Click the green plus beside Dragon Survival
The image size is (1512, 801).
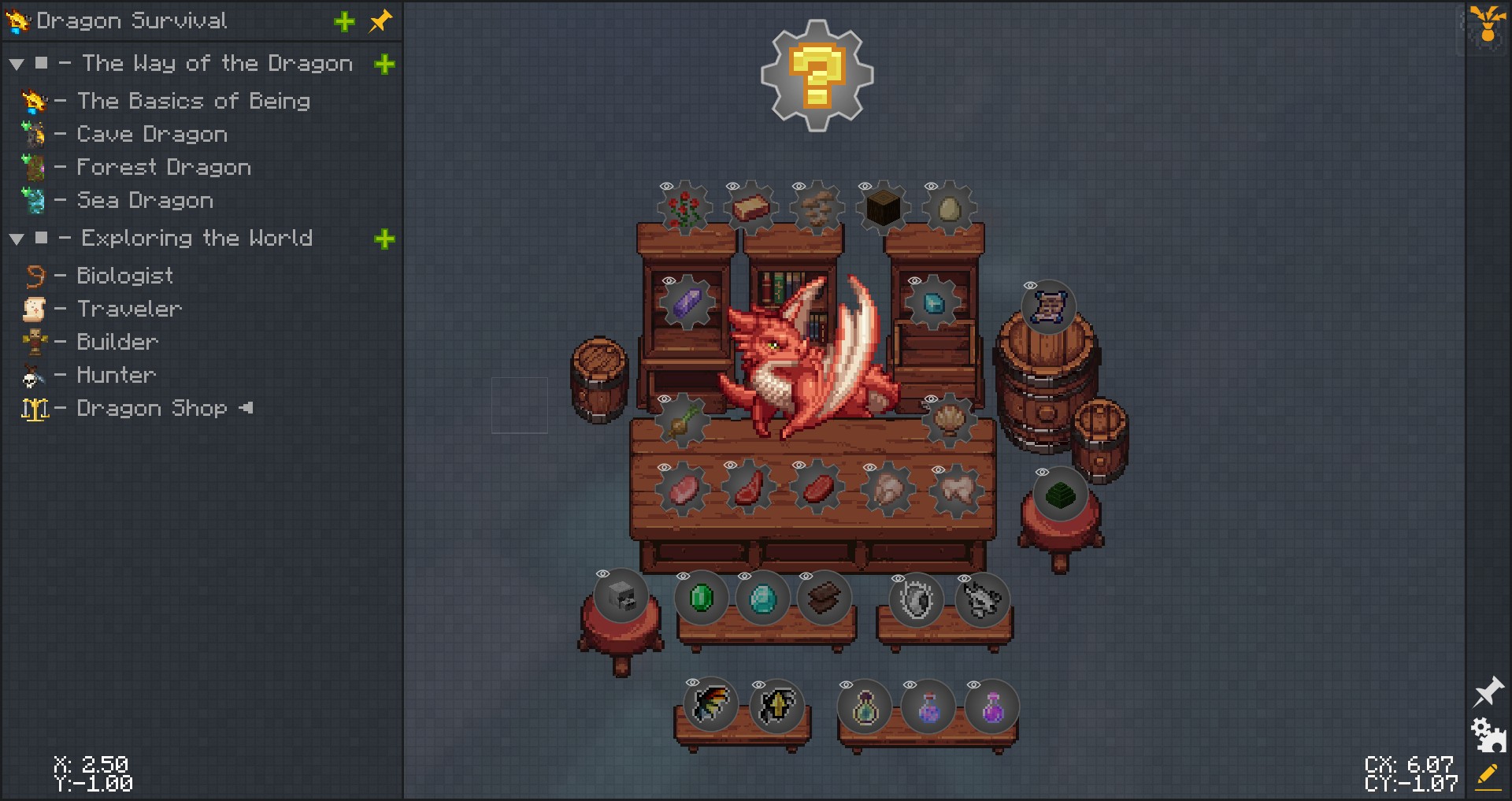pos(344,21)
